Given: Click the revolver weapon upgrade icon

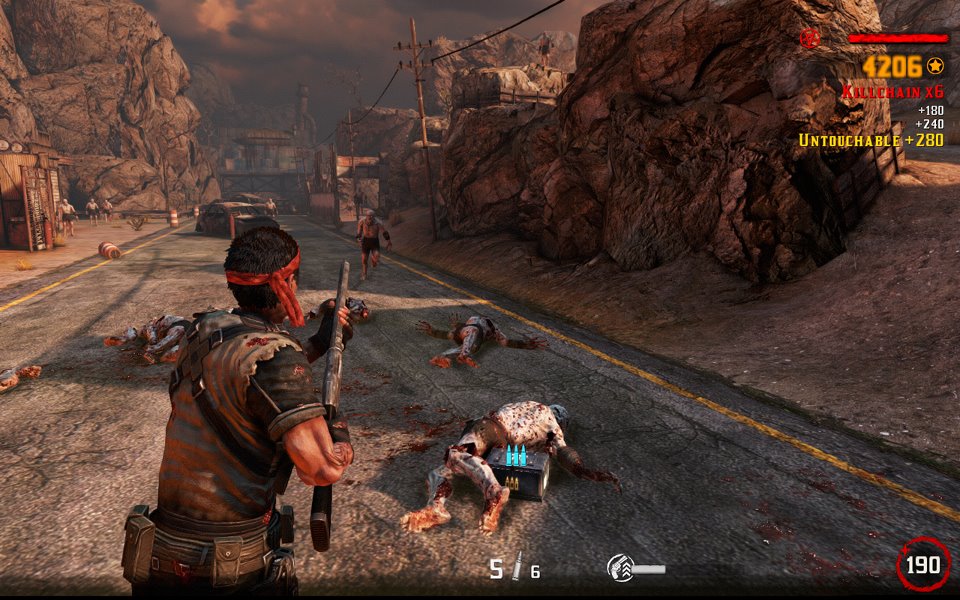Looking at the screenshot, I should [621, 568].
